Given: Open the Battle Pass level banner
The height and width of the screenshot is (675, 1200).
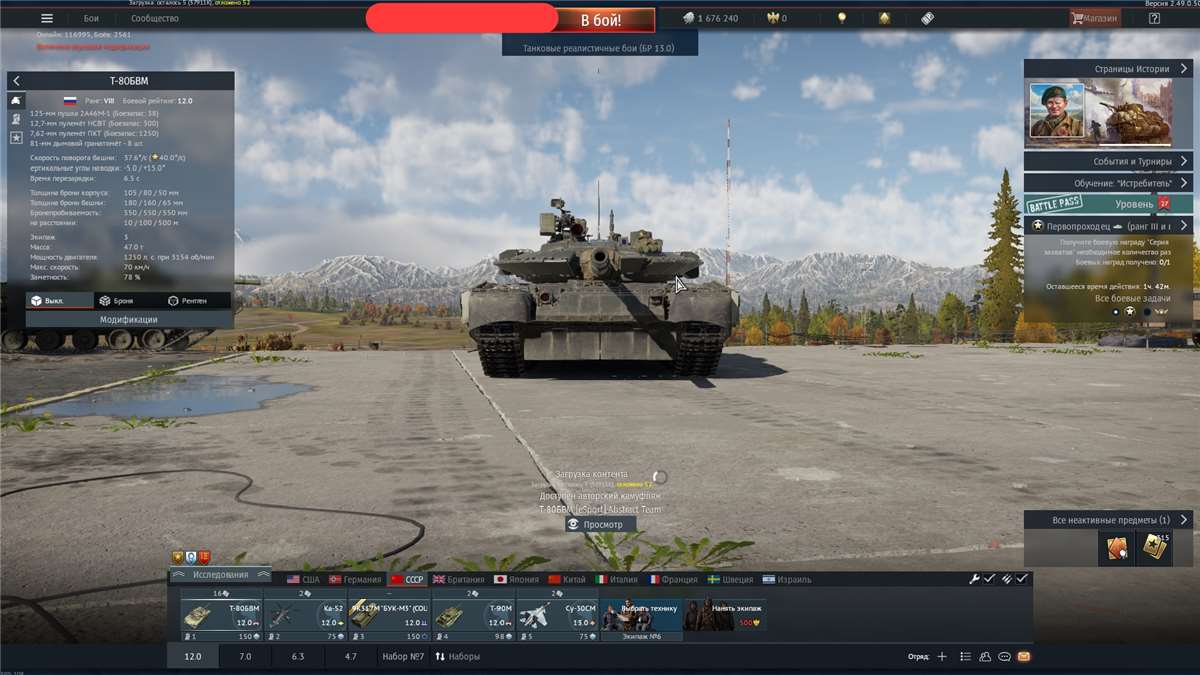Looking at the screenshot, I should (1108, 204).
